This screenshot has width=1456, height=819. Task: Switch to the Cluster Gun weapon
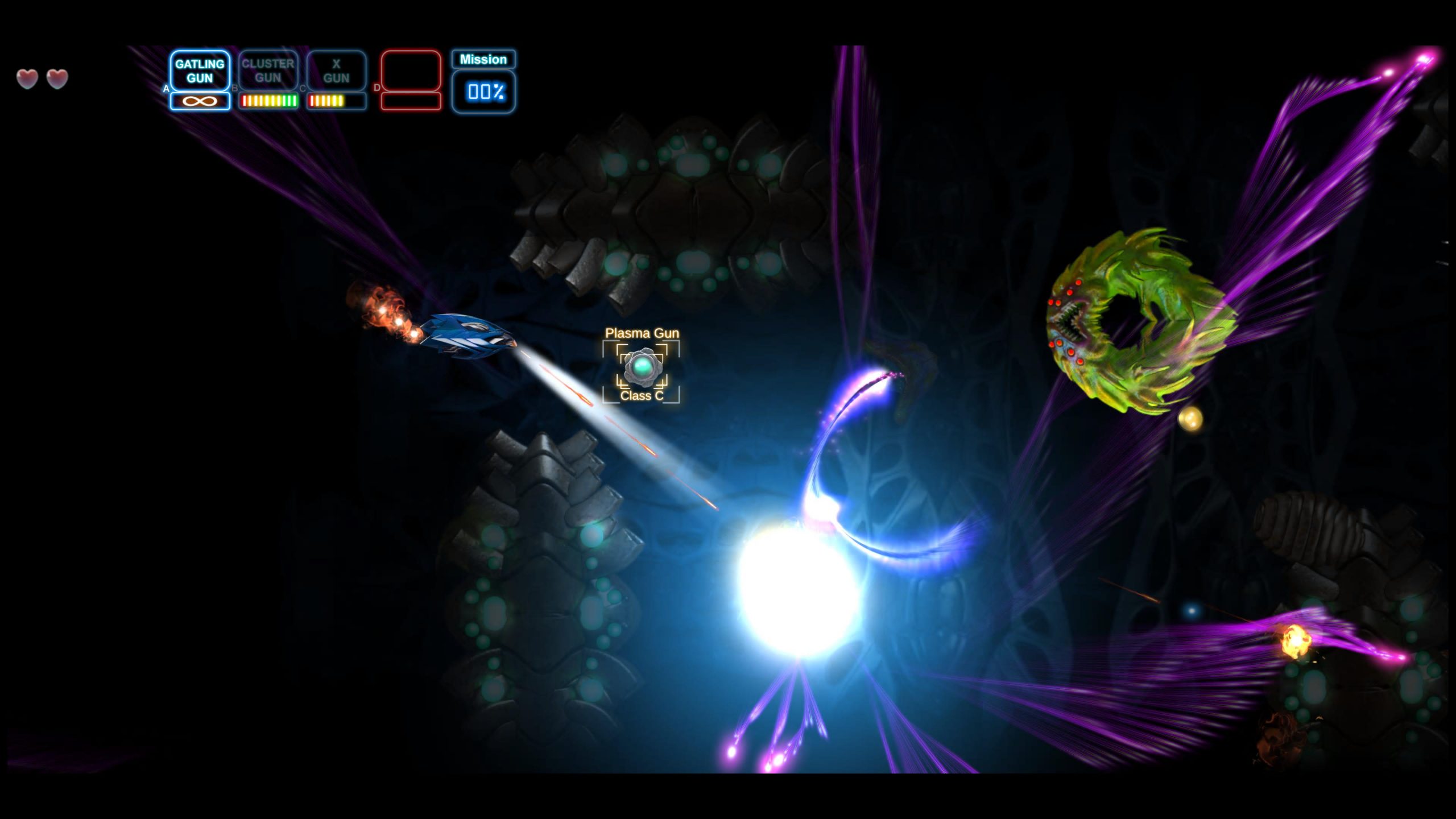pos(268,71)
